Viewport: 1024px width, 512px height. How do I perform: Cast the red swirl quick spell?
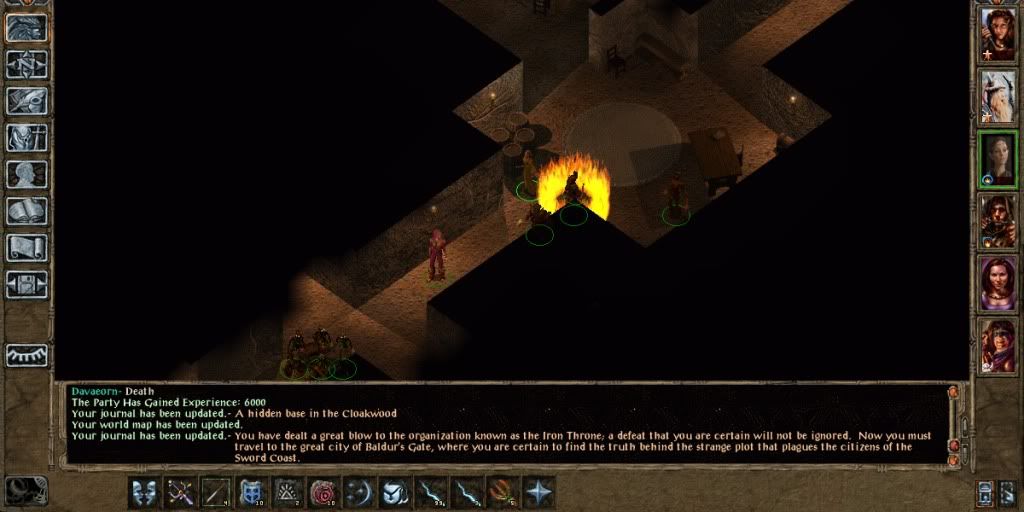[323, 492]
